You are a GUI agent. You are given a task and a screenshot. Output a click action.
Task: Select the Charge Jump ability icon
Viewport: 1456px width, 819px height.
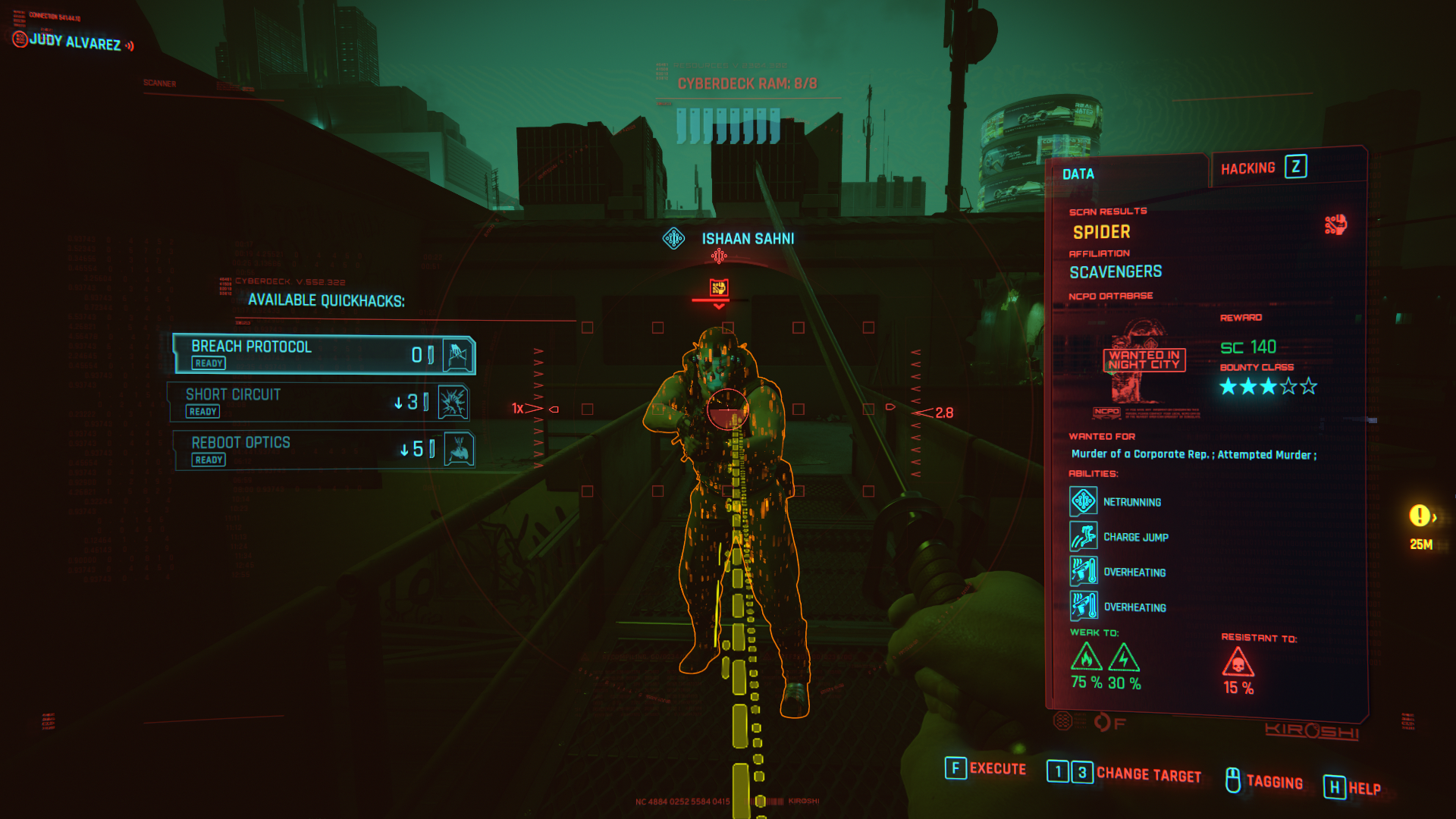pos(1084,536)
